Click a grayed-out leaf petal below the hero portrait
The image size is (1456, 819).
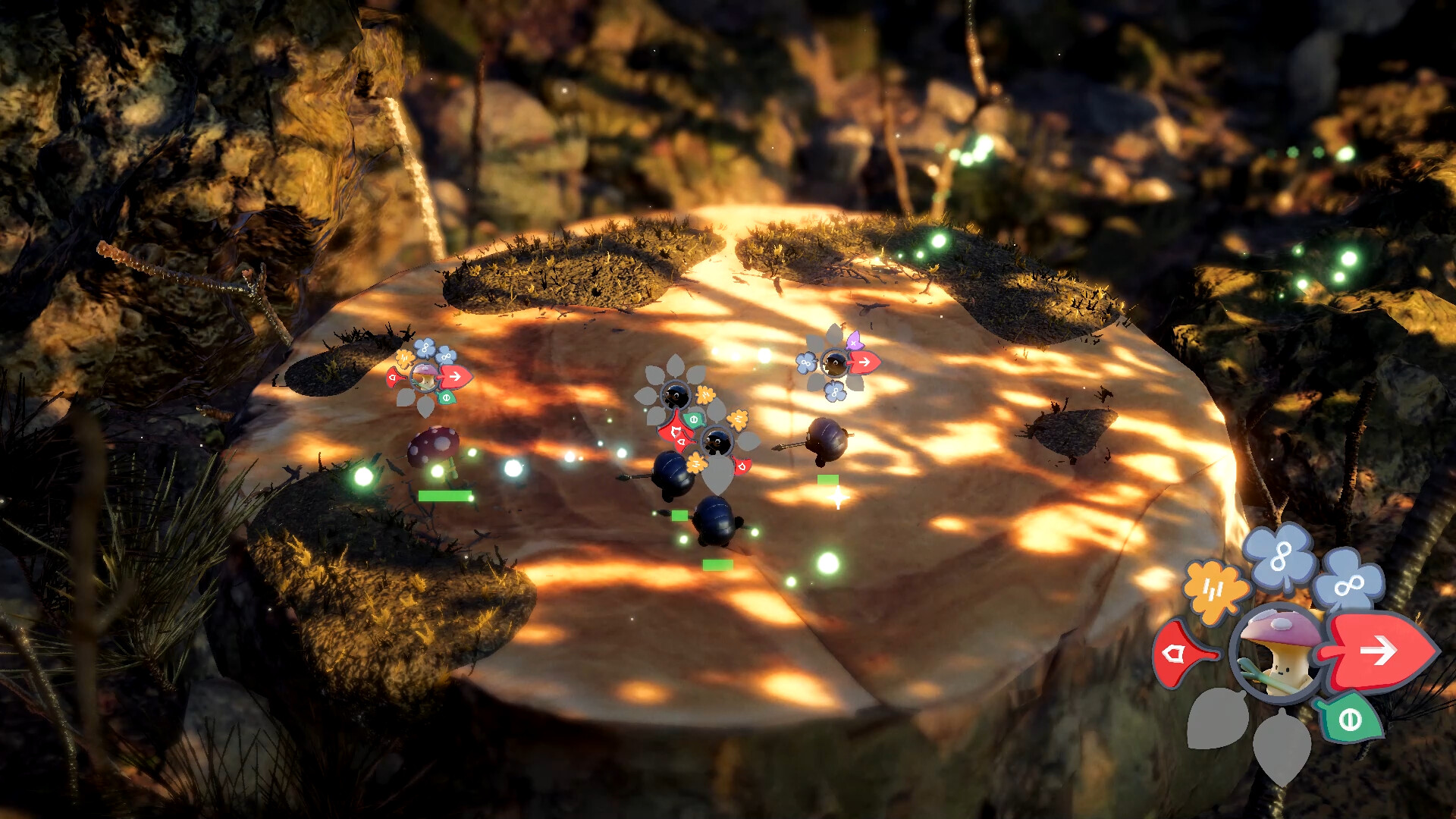point(1281,745)
